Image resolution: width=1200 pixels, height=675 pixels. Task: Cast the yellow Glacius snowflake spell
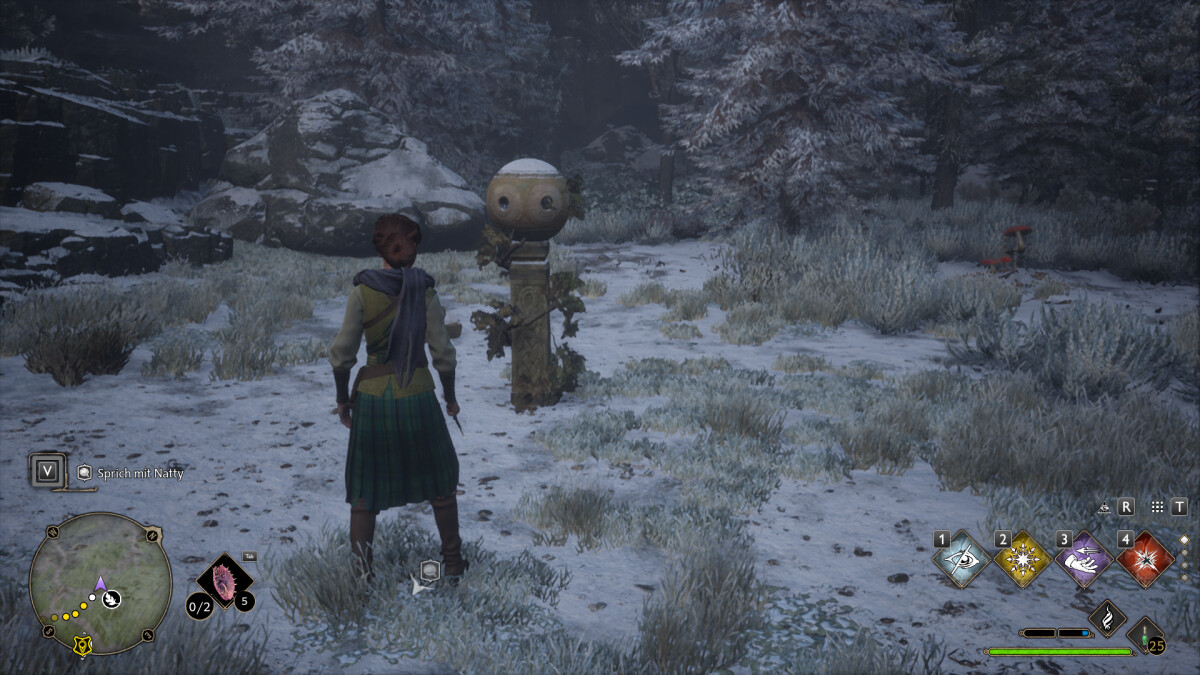pyautogui.click(x=1023, y=560)
